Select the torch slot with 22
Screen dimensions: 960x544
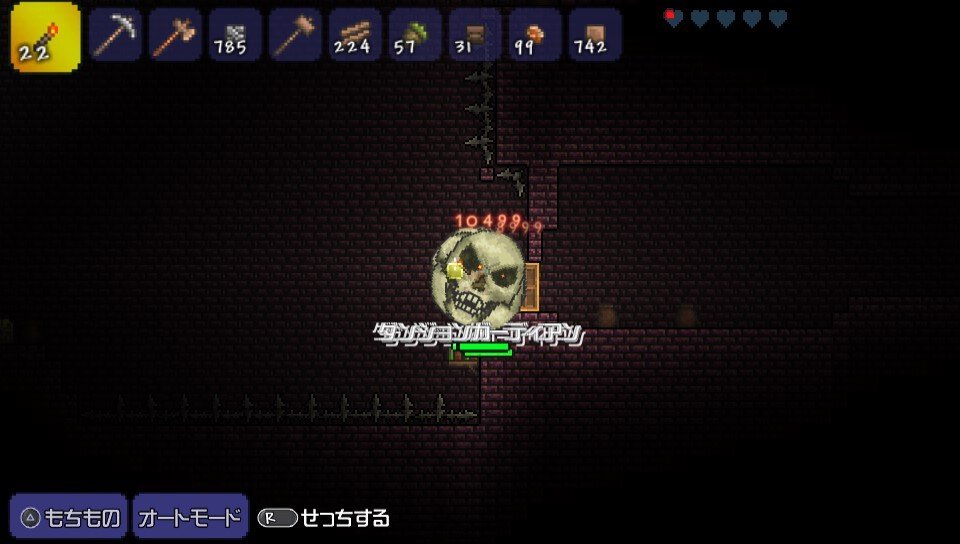click(x=45, y=37)
